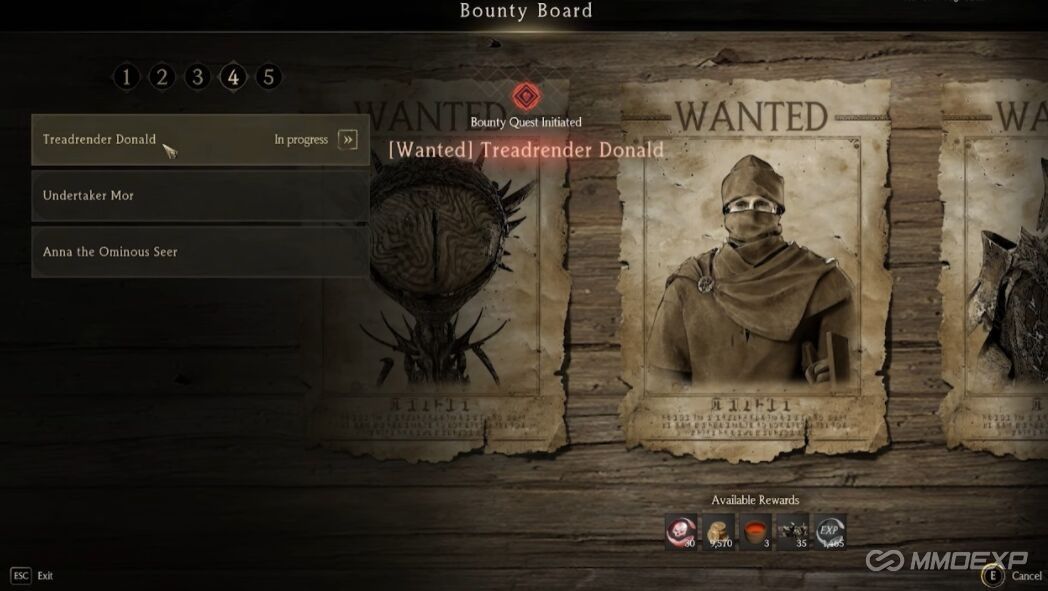Inspect the red skull reward icon
The height and width of the screenshot is (591, 1048).
click(681, 532)
